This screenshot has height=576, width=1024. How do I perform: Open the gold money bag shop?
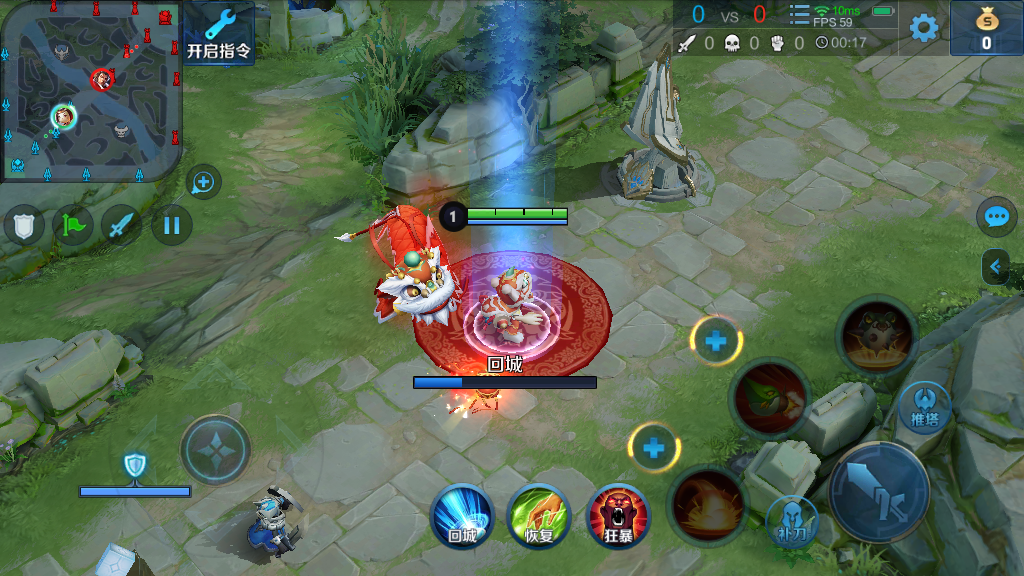coord(986,28)
